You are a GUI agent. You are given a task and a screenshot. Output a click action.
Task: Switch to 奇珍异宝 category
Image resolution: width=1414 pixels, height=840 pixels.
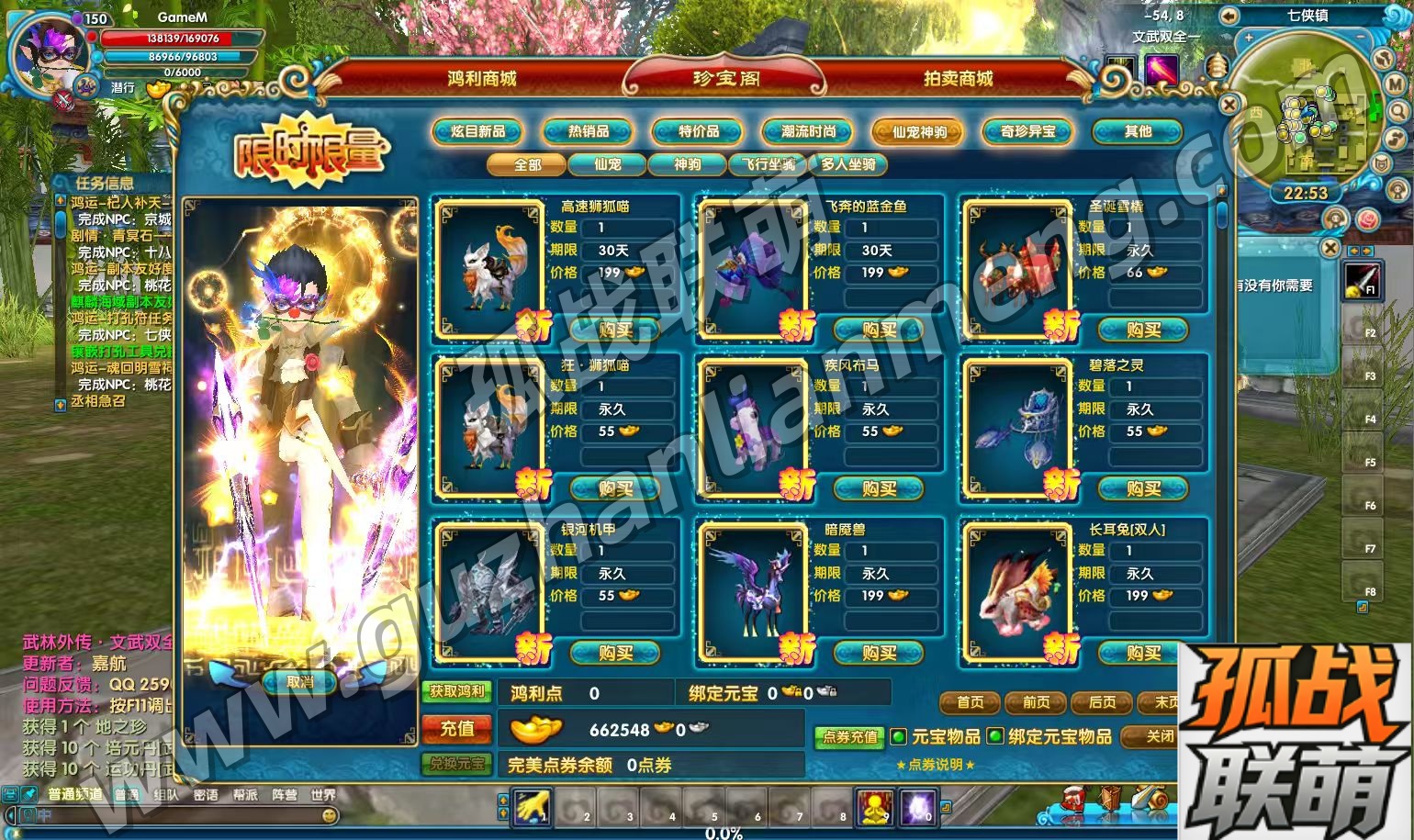pyautogui.click(x=1027, y=132)
